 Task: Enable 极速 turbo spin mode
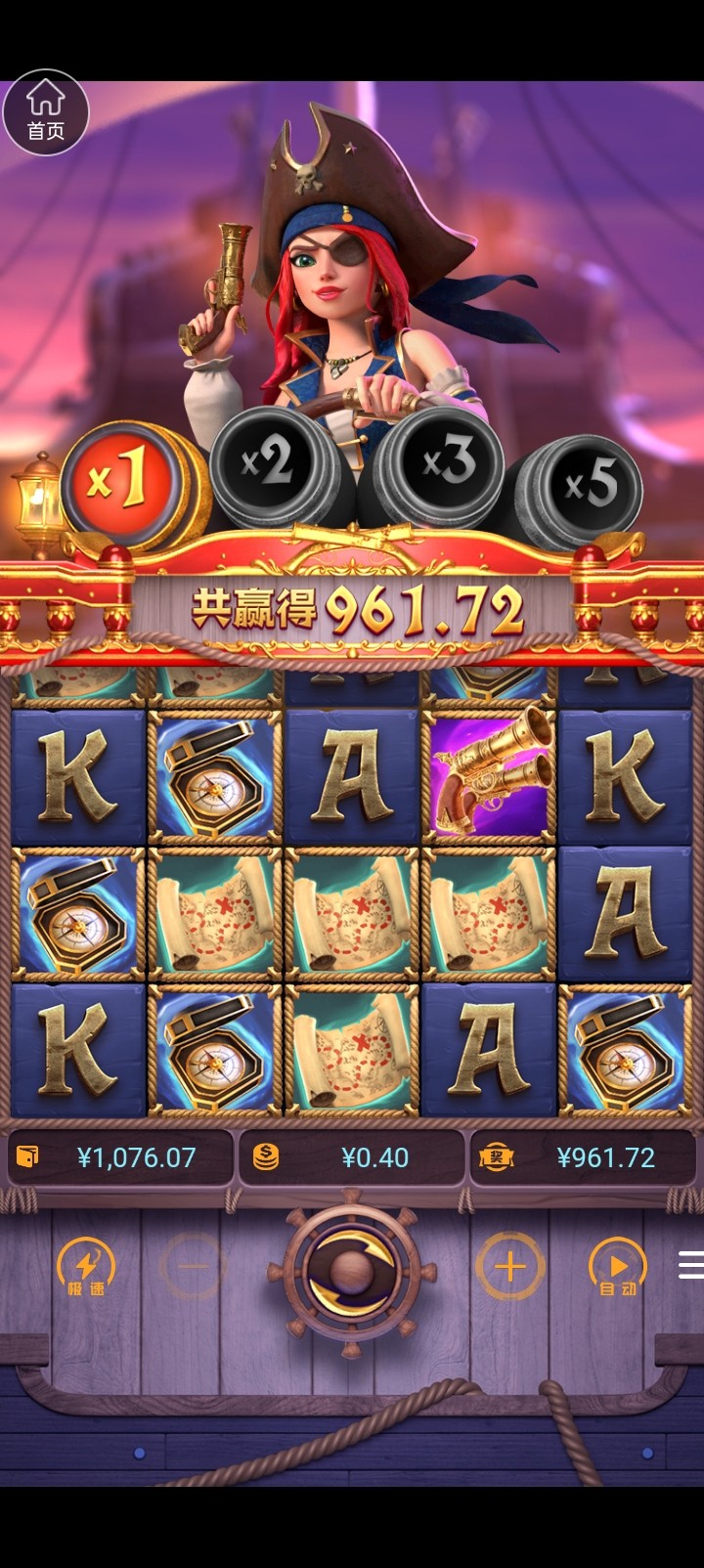[x=86, y=1268]
